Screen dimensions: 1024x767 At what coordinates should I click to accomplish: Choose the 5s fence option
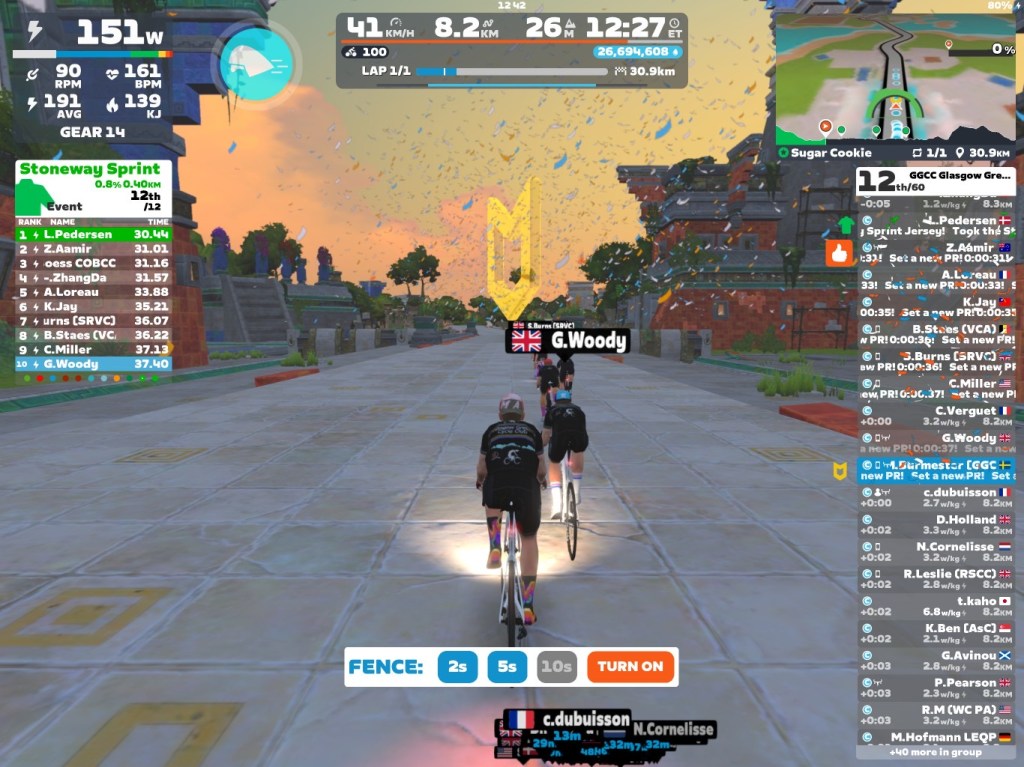pyautogui.click(x=507, y=667)
